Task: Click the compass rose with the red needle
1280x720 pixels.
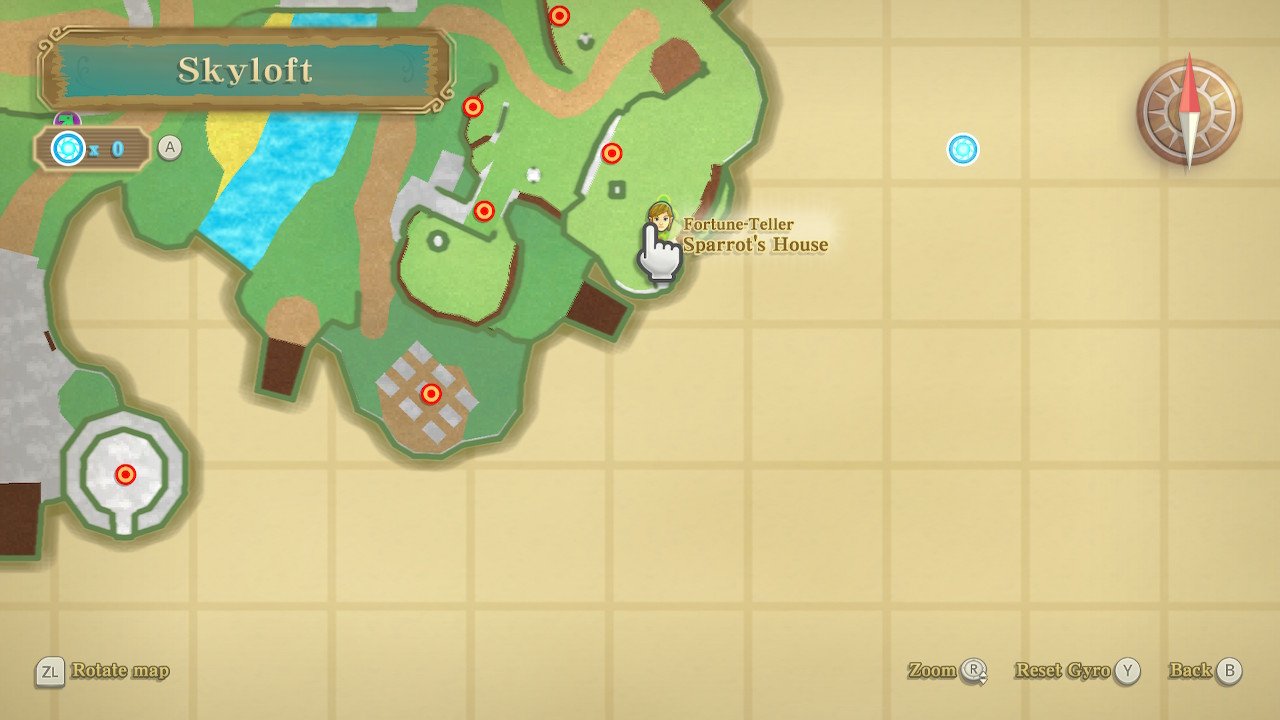Action: [1189, 112]
